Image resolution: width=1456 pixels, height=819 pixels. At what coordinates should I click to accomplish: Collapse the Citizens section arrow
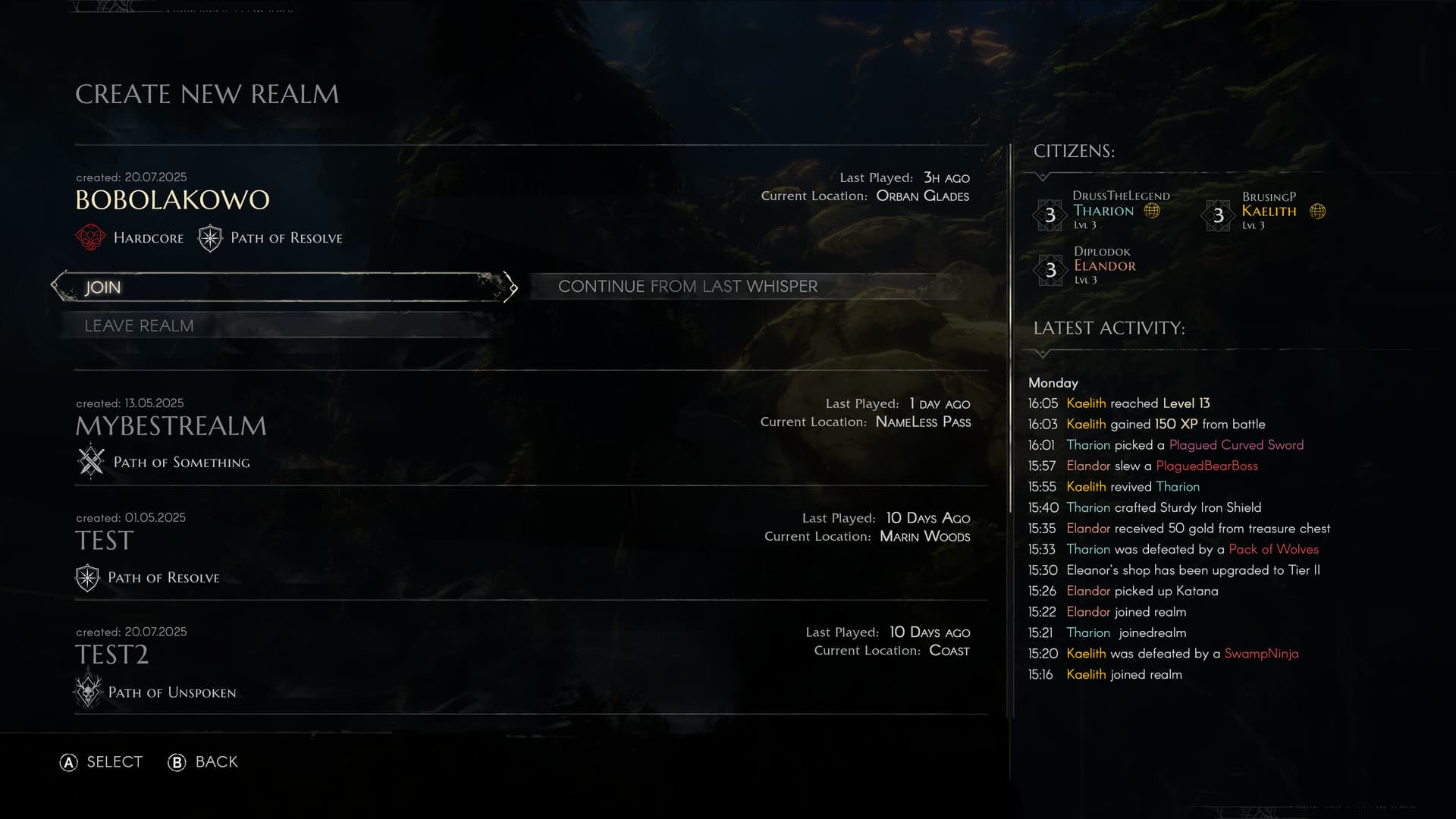pyautogui.click(x=1043, y=177)
